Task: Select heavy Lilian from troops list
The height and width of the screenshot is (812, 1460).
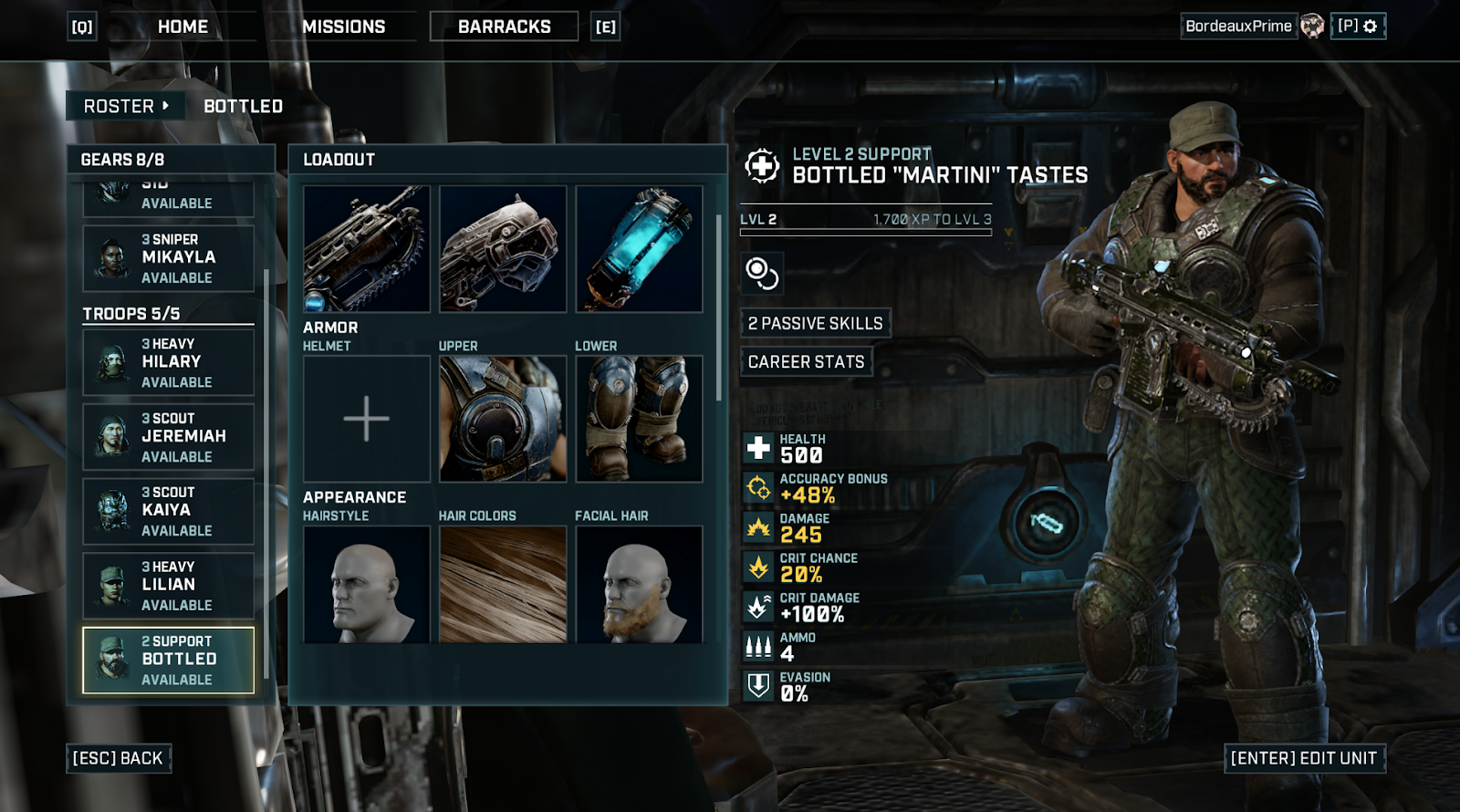Action: [x=169, y=585]
